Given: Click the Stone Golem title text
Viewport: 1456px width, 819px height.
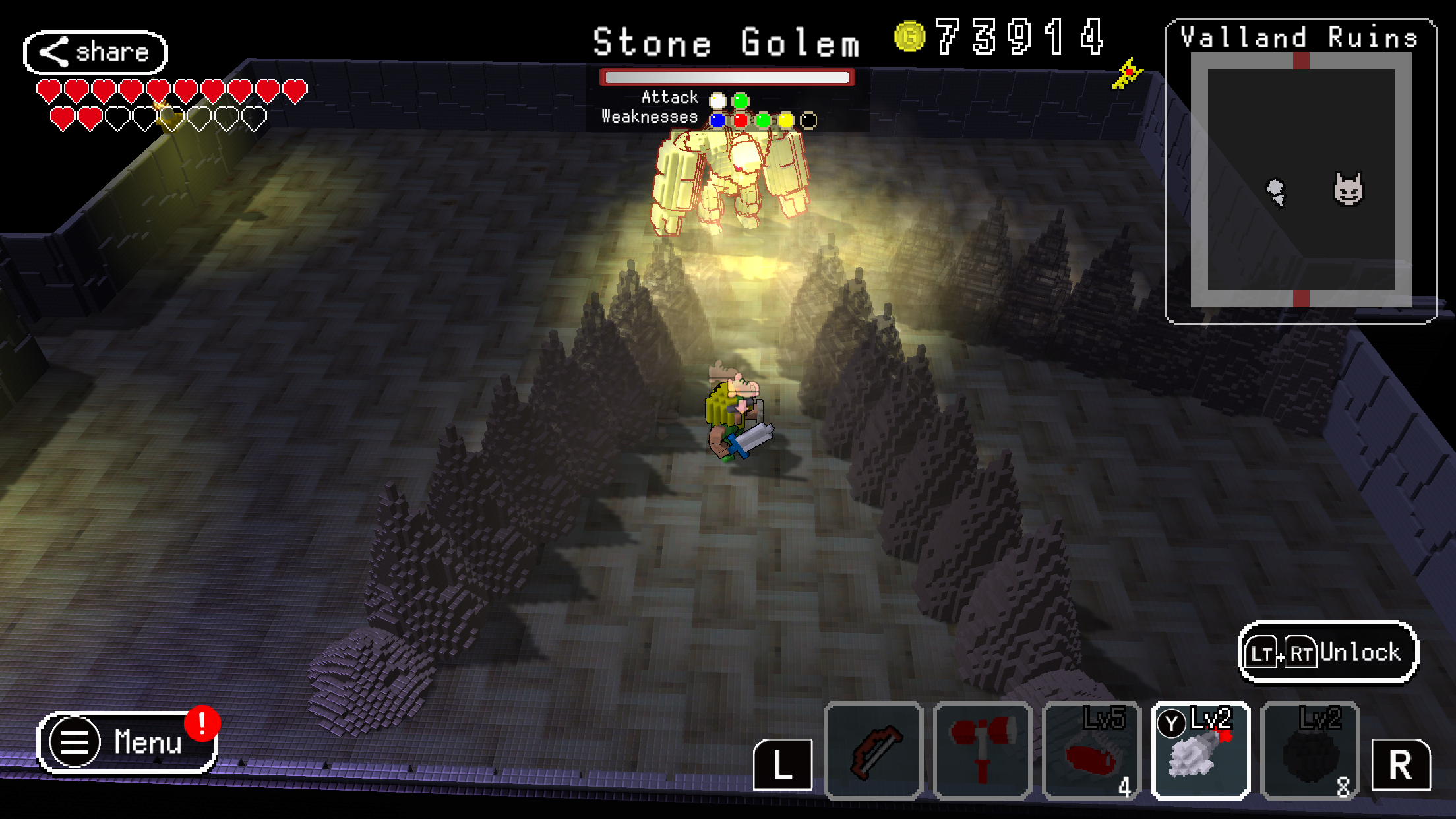Looking at the screenshot, I should 725,41.
